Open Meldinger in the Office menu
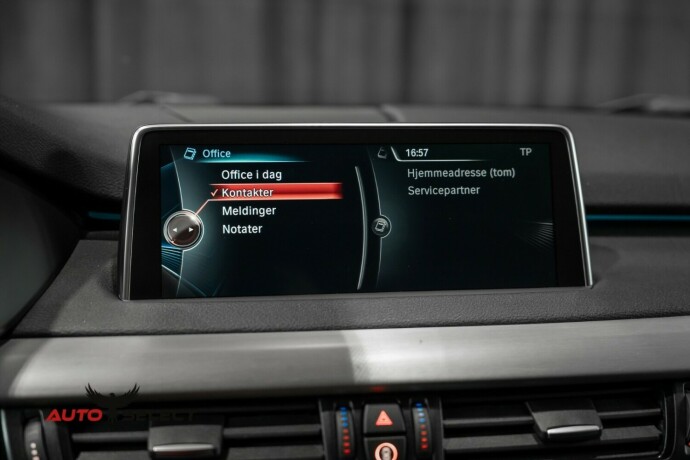 coord(249,211)
